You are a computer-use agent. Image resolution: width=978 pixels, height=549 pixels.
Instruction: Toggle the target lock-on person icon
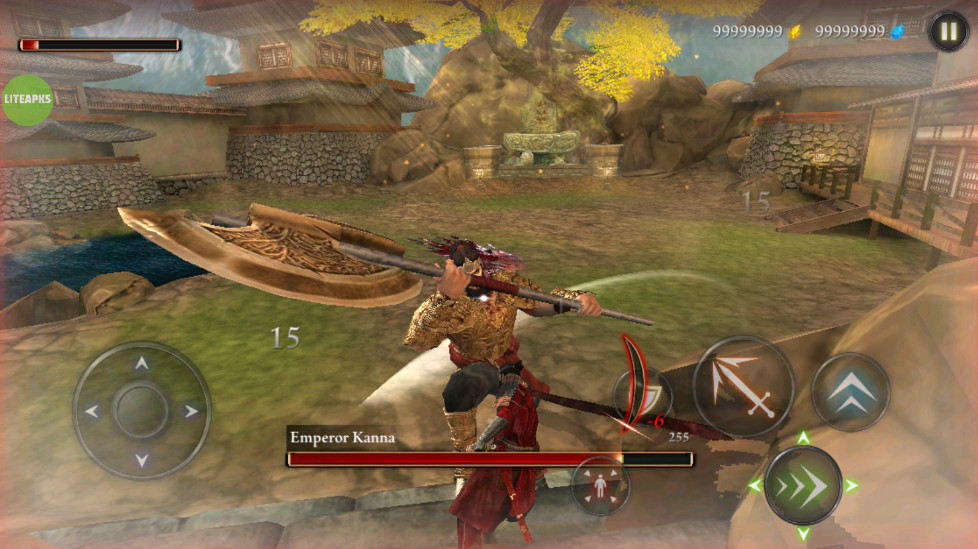click(x=600, y=486)
